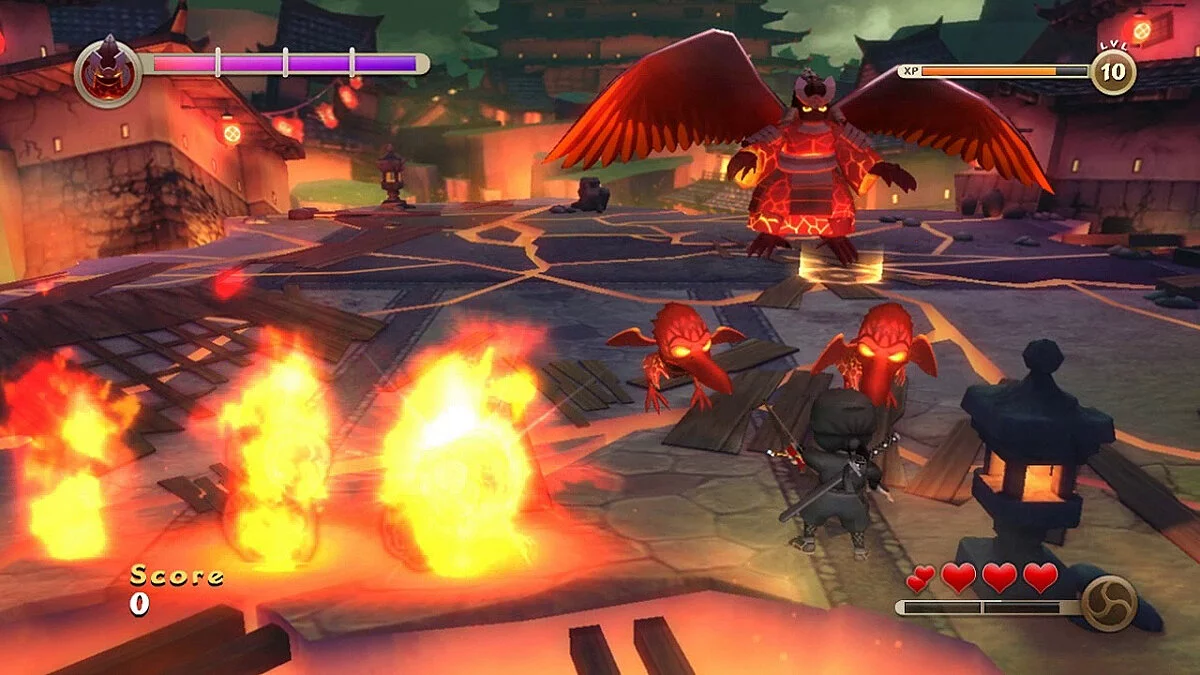1200x675 pixels.
Task: Click the boss portrait icon
Action: [x=107, y=71]
